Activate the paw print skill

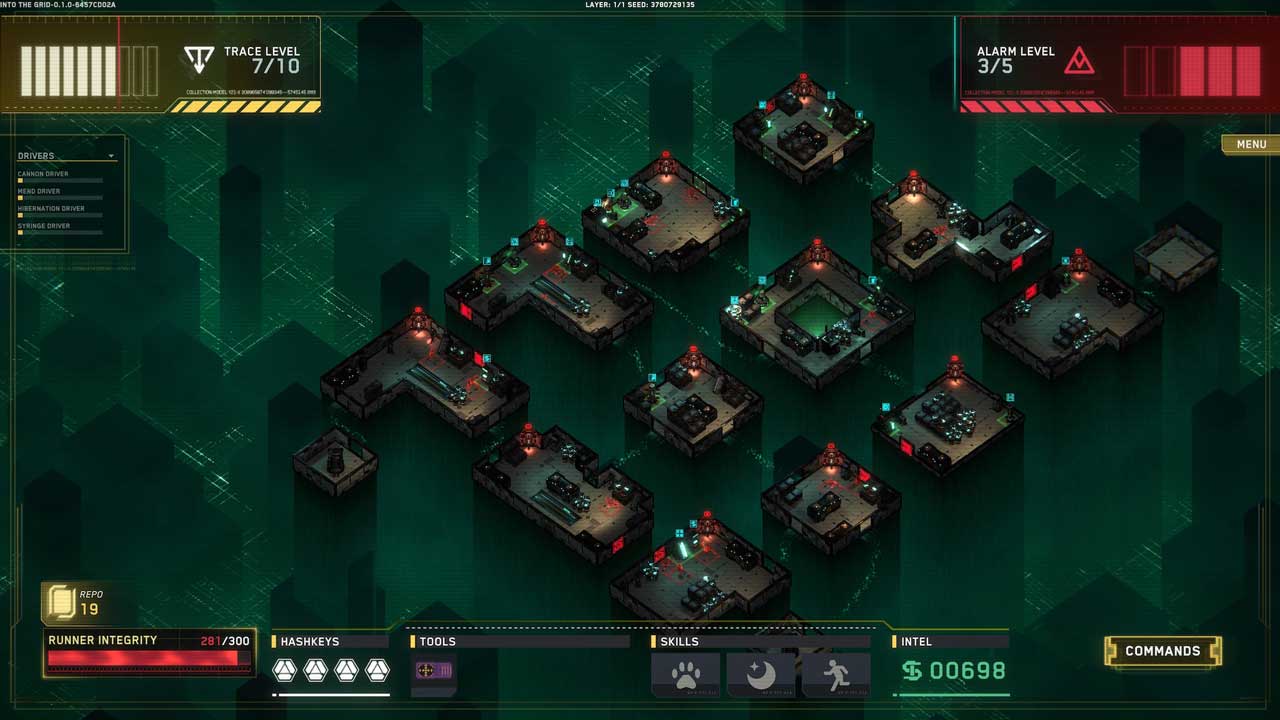(x=685, y=674)
